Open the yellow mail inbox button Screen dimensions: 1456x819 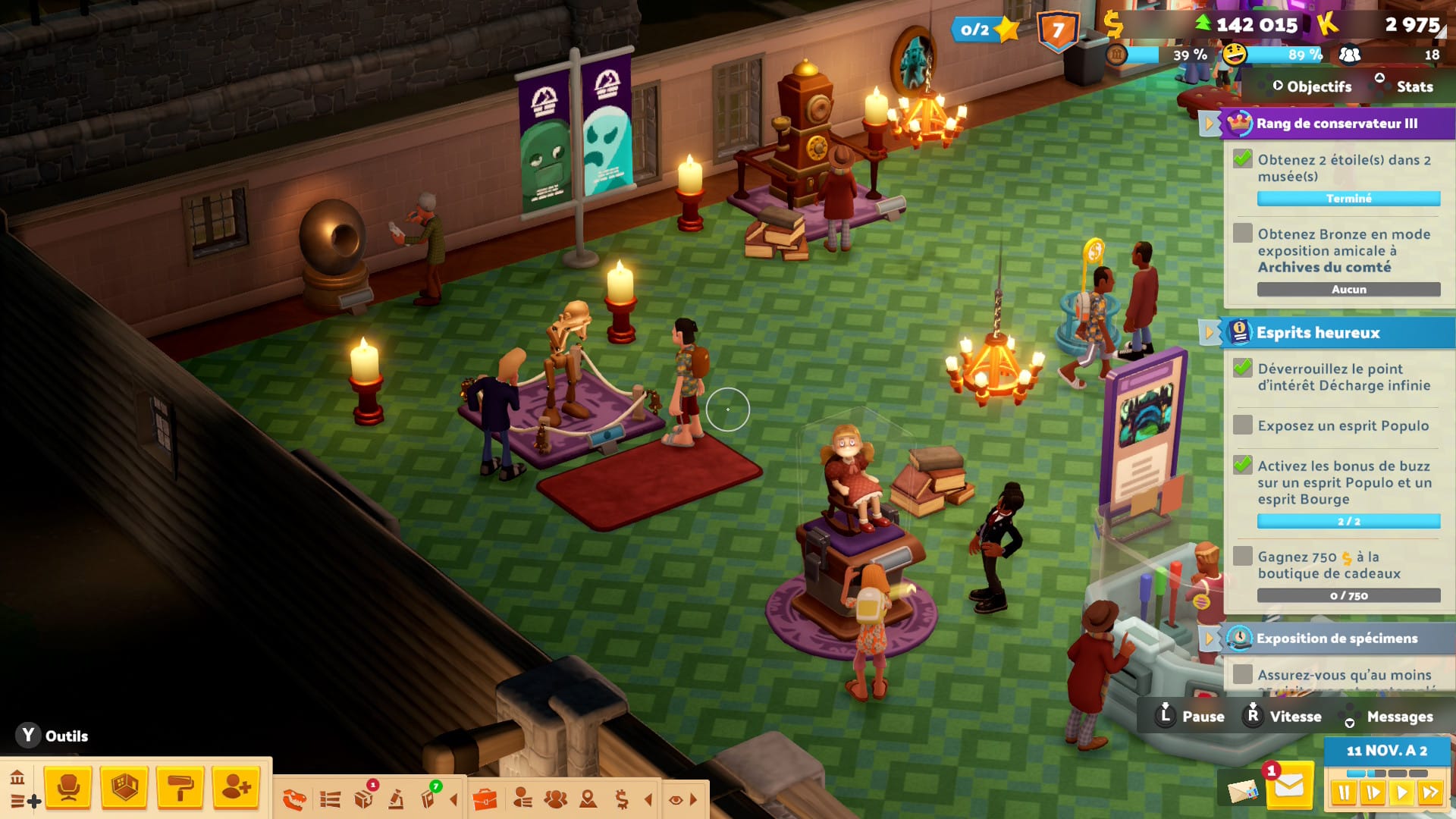pyautogui.click(x=1288, y=788)
